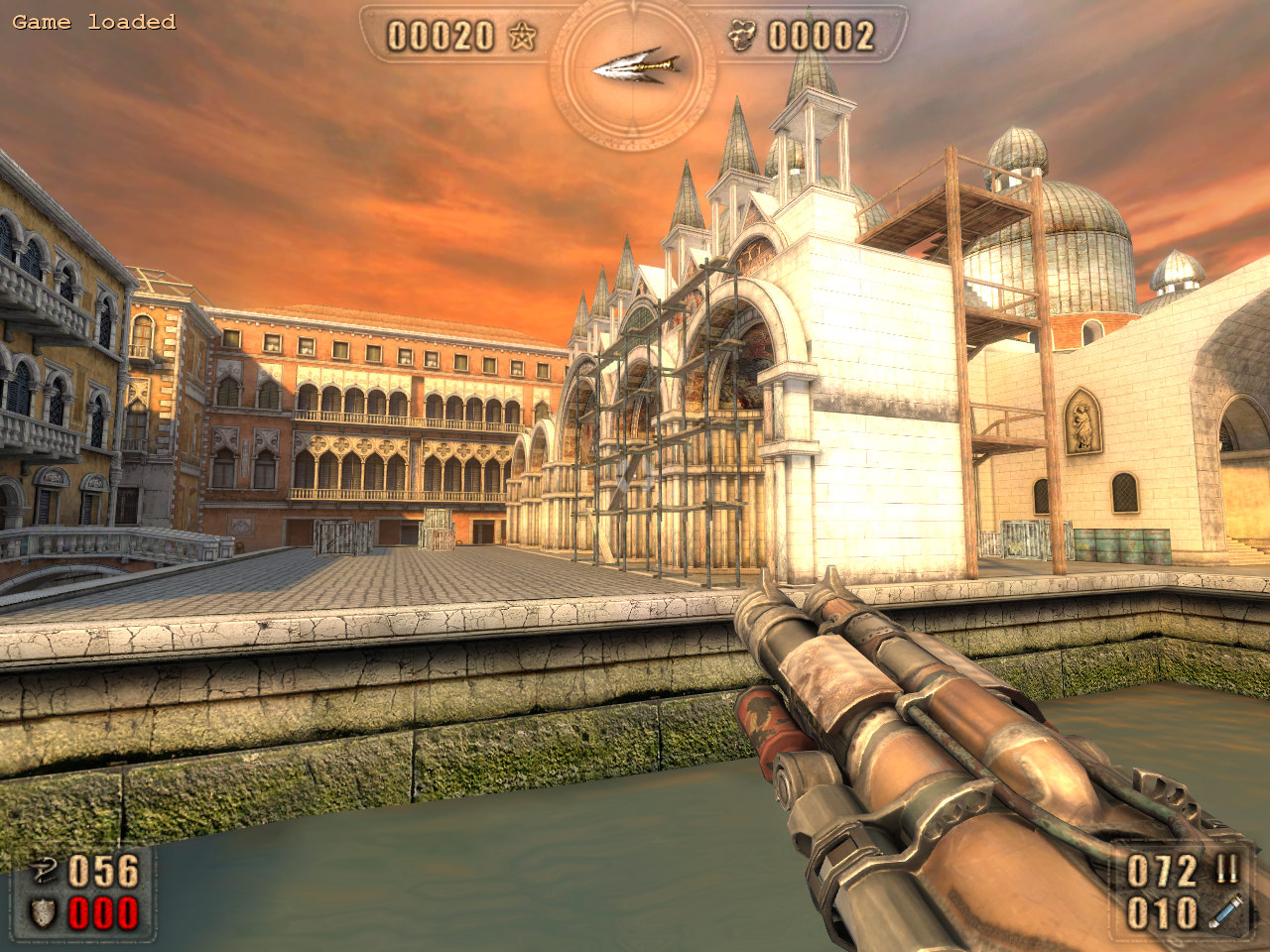Click the compass arrow at top center
This screenshot has width=1270, height=952.
click(635, 66)
